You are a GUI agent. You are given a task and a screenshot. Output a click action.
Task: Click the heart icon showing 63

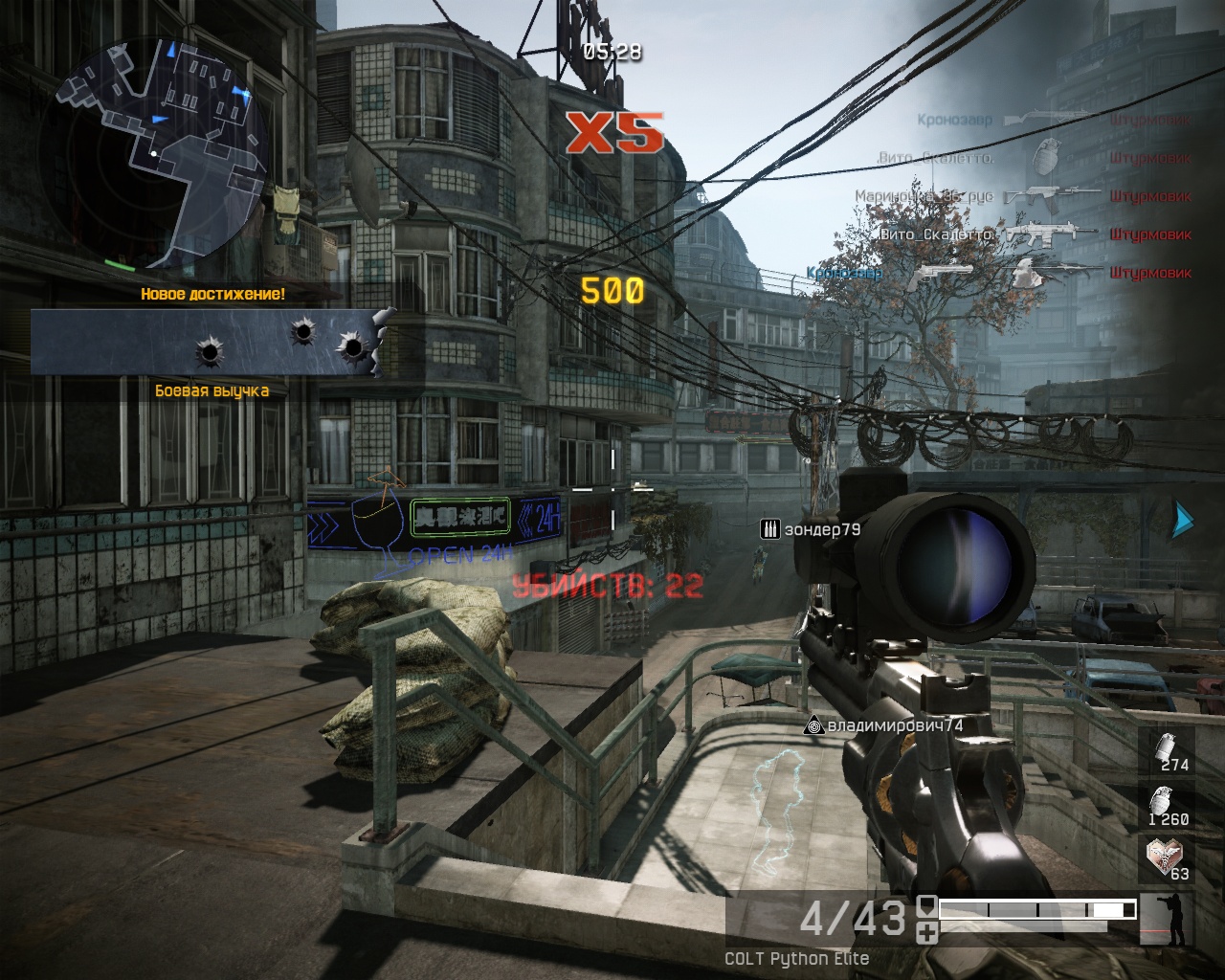point(1167,857)
